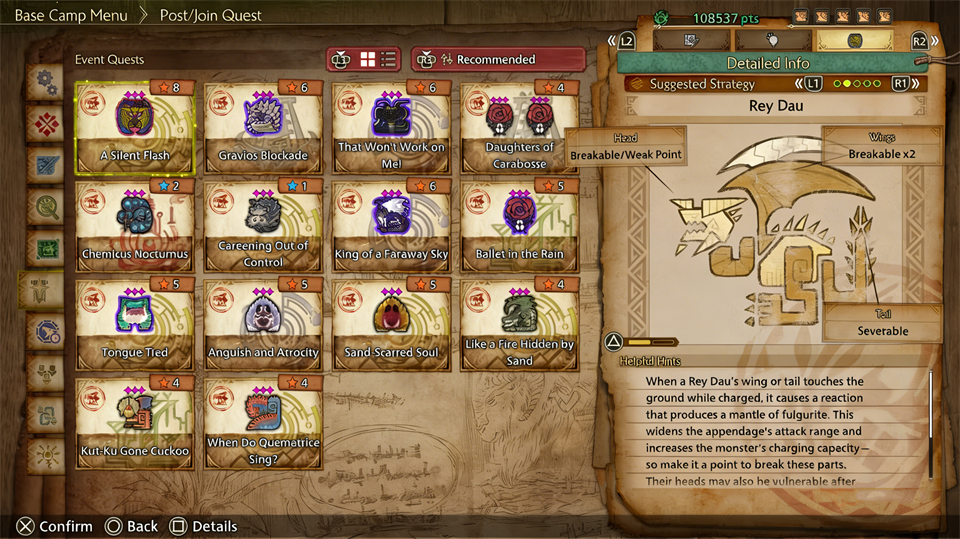Image resolution: width=960 pixels, height=539 pixels.
Task: Pick the Chemicus Nocturnus quest
Action: (135, 226)
